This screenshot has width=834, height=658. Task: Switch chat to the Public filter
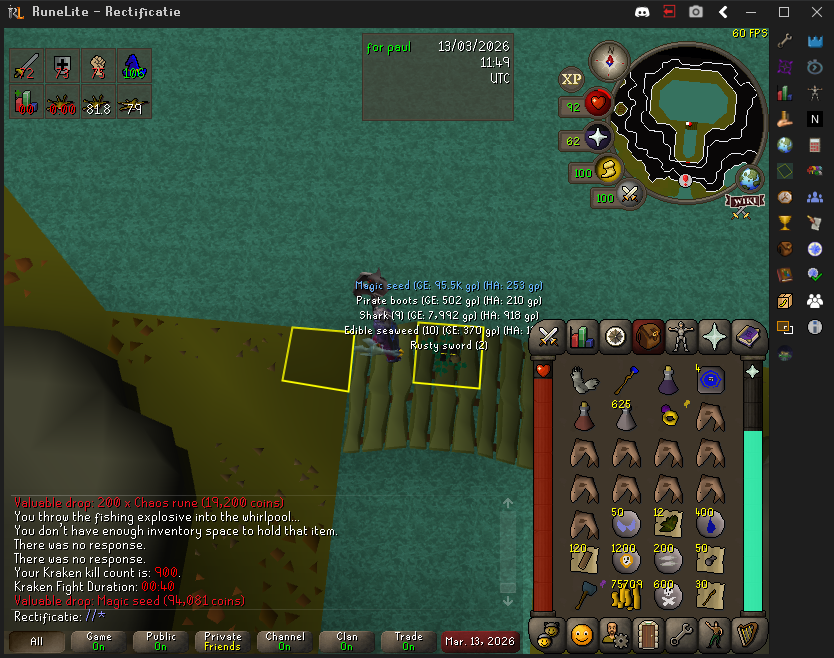[x=160, y=640]
